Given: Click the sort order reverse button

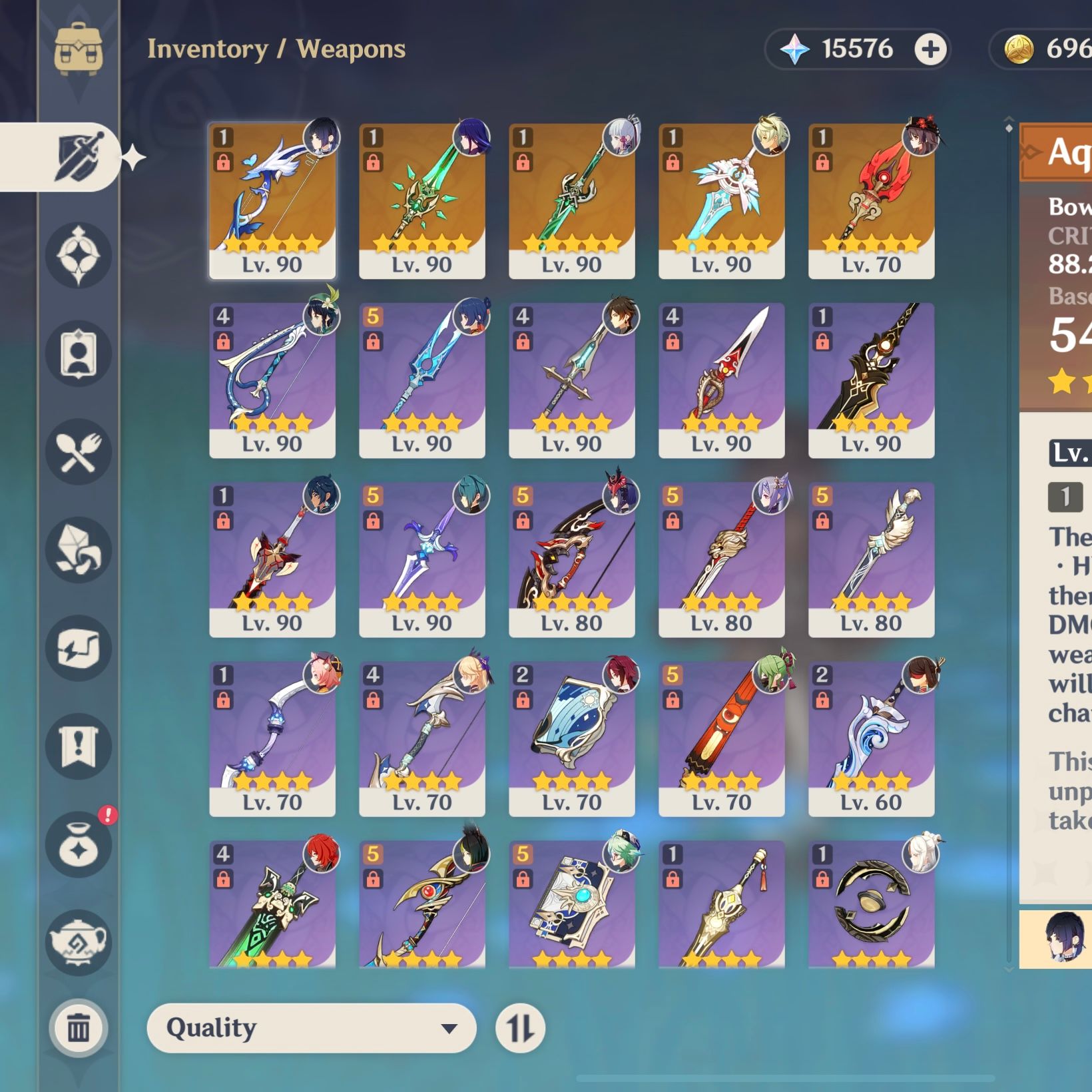Looking at the screenshot, I should tap(520, 1027).
